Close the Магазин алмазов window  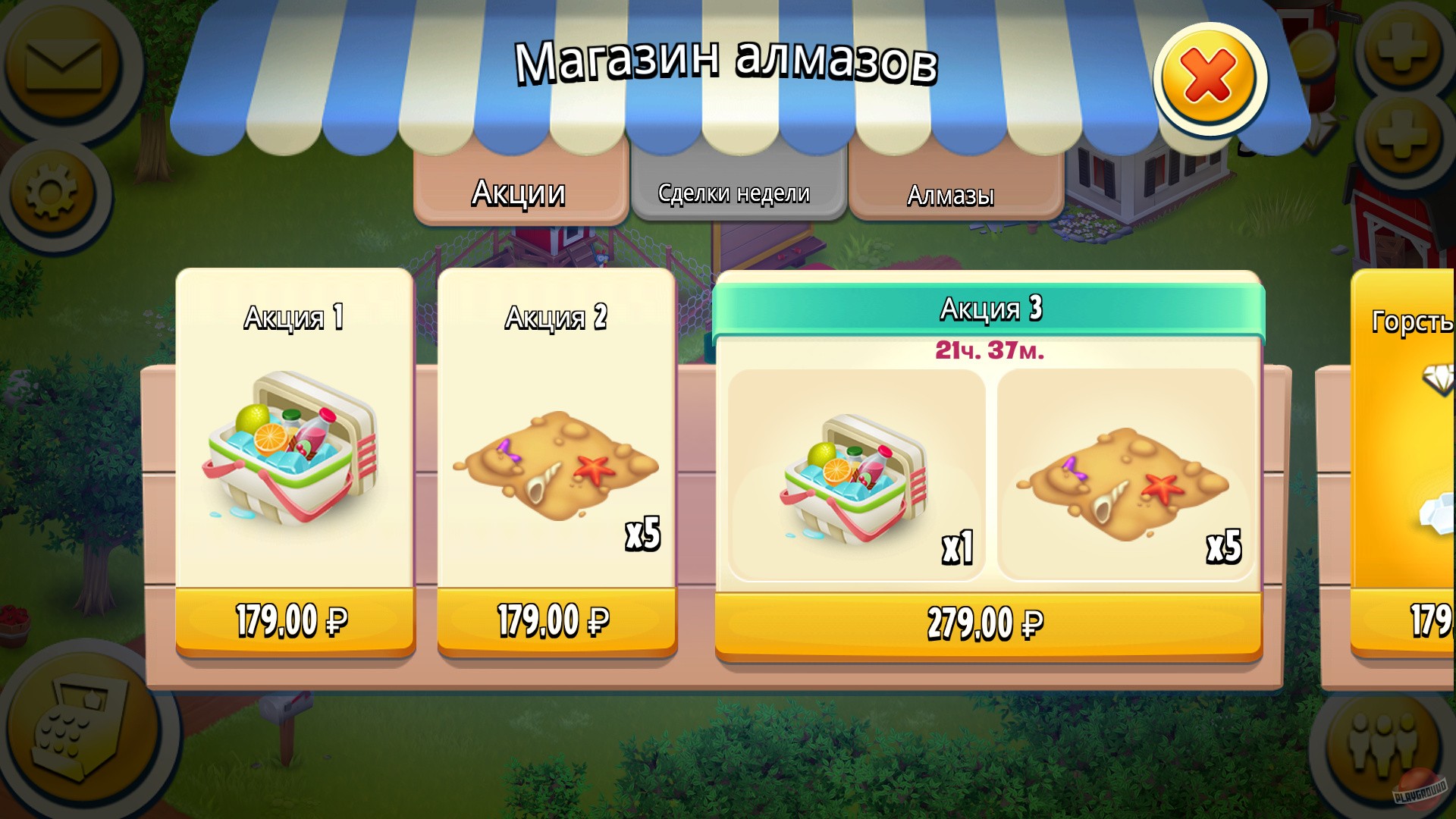tap(1207, 72)
